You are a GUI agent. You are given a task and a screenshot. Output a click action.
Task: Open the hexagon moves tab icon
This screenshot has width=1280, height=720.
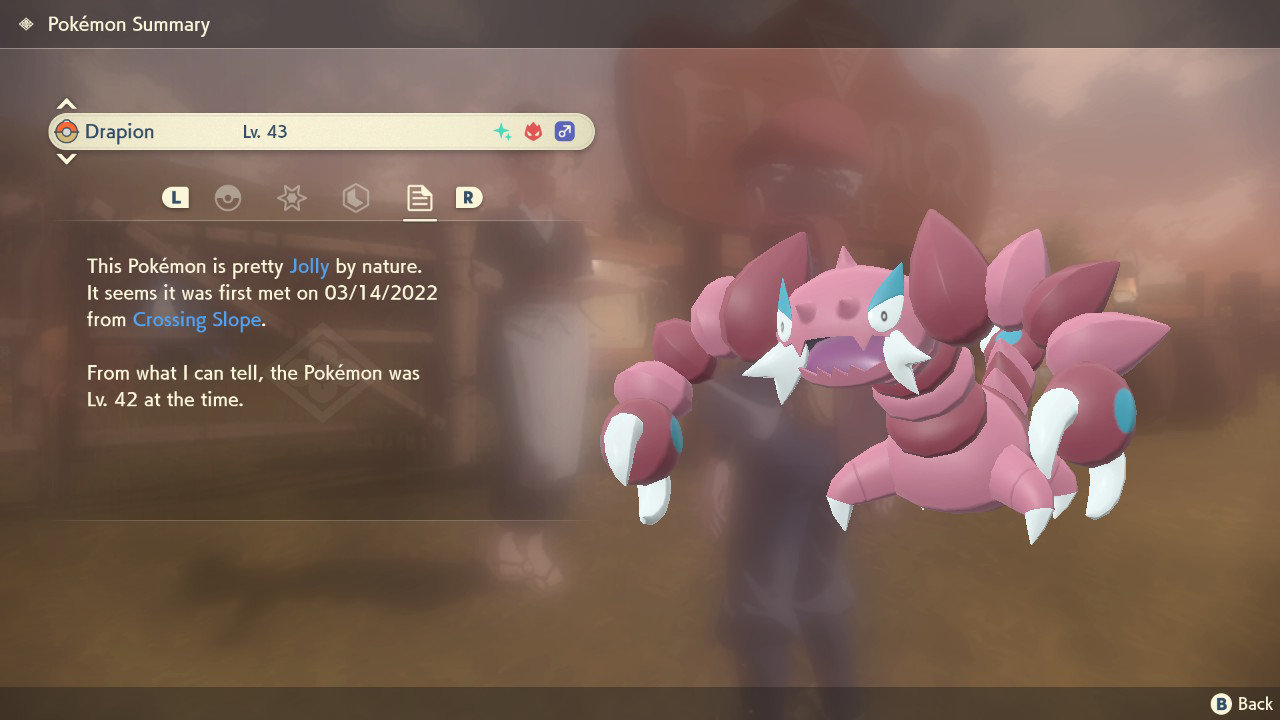coord(355,198)
